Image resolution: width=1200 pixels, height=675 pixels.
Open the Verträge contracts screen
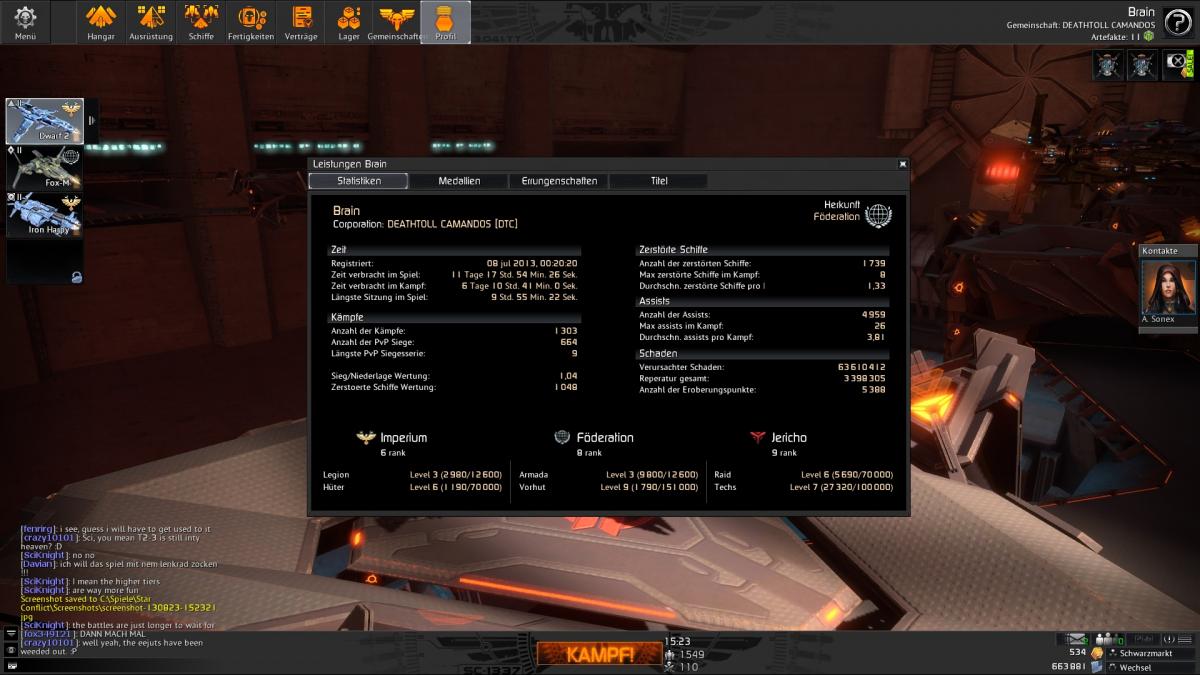tap(300, 22)
